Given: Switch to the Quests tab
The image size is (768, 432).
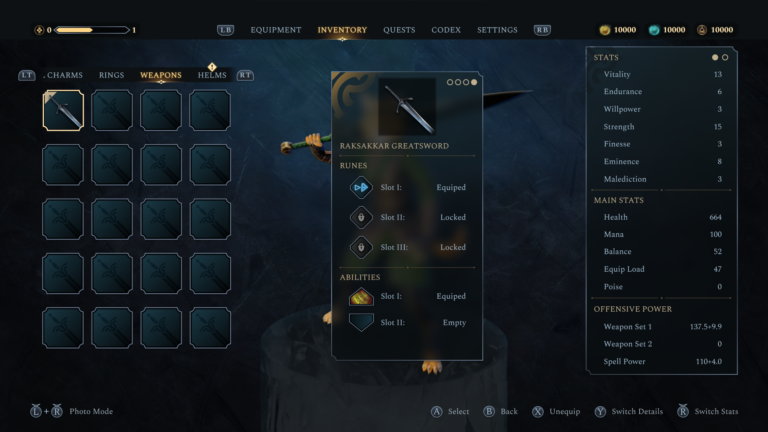Looking at the screenshot, I should click(x=399, y=30).
